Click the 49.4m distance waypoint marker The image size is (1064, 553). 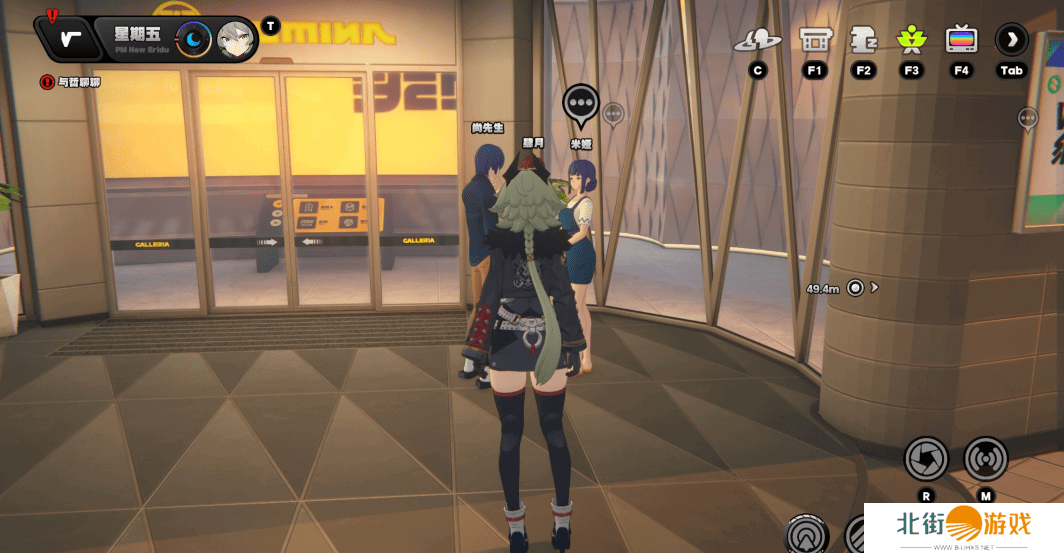(x=855, y=288)
